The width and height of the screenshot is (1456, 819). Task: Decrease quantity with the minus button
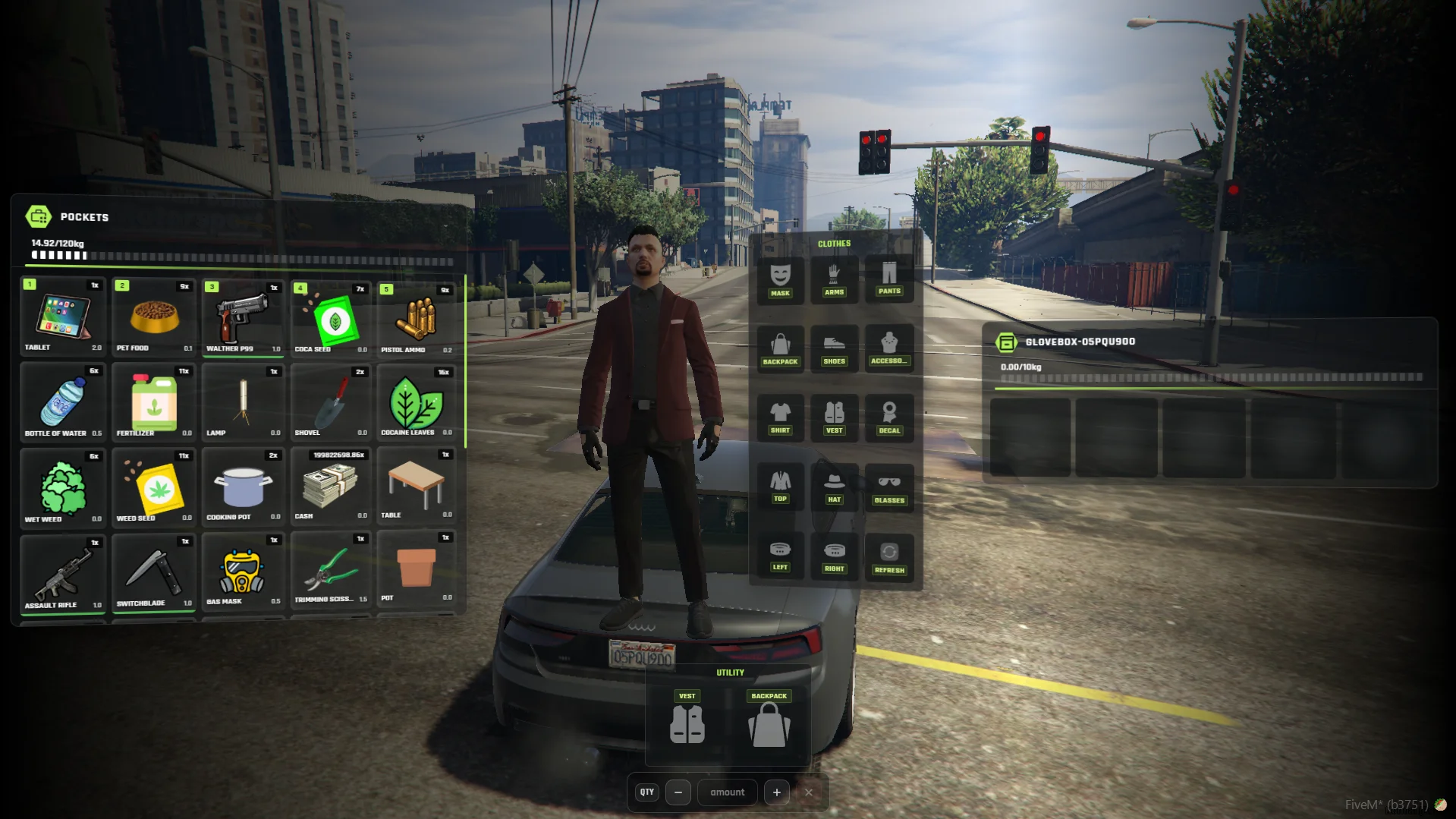point(678,792)
